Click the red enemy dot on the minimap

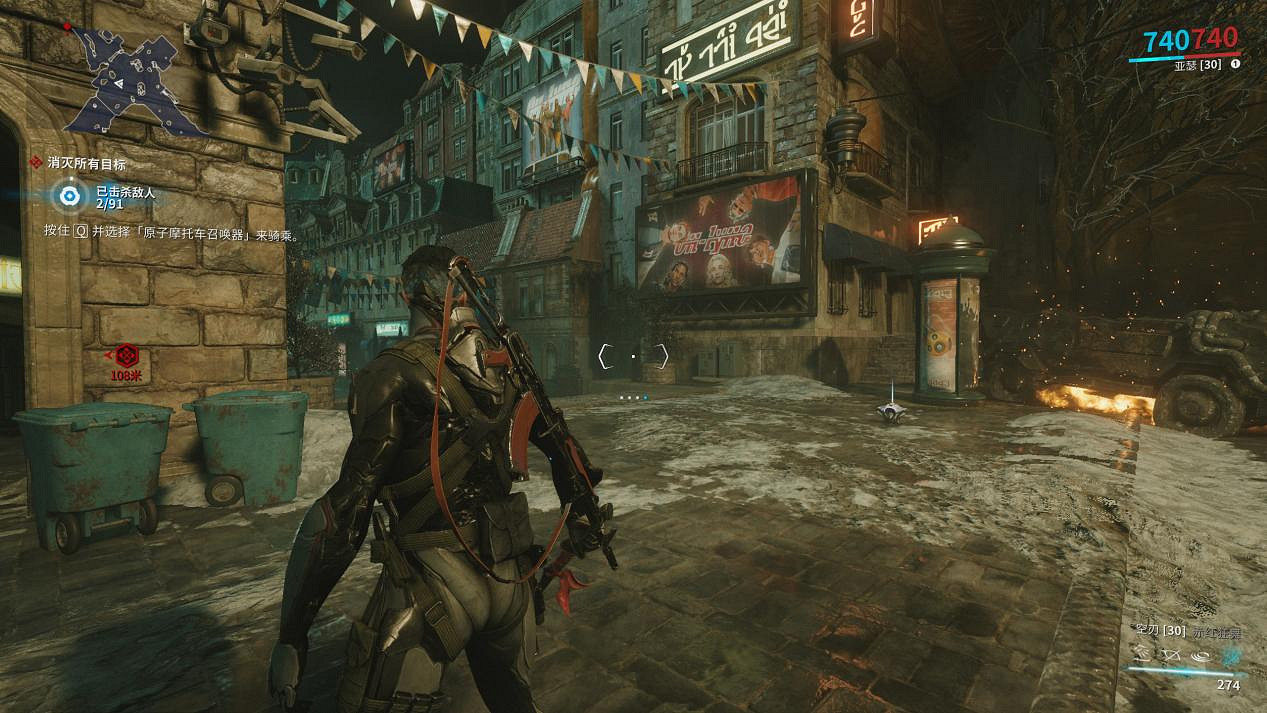pyautogui.click(x=67, y=26)
